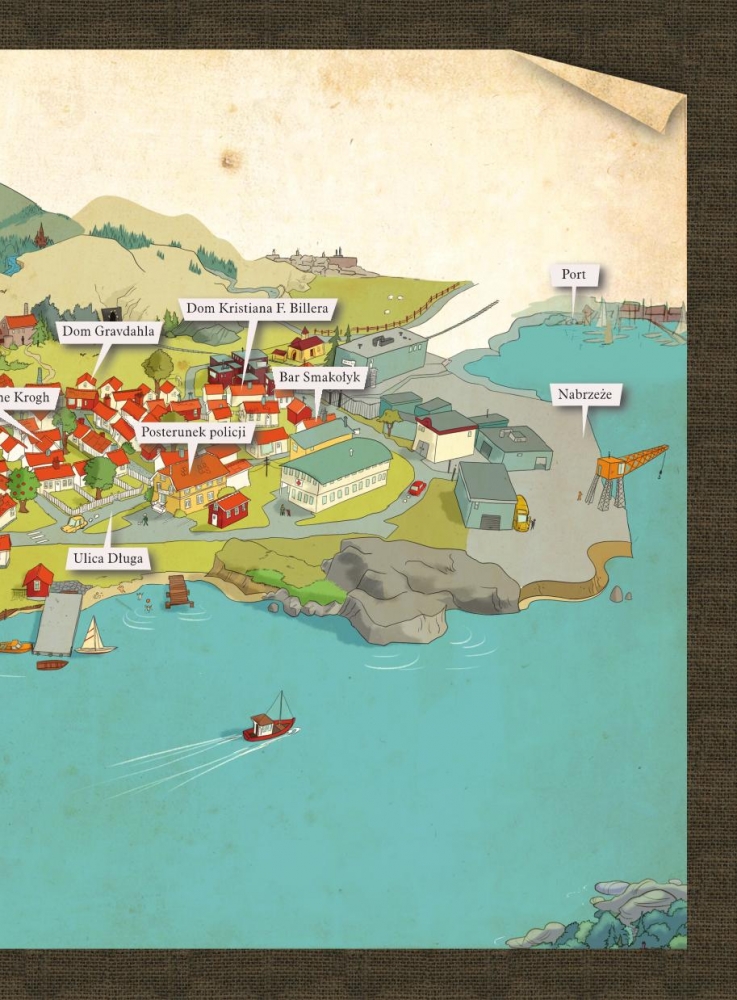Visit Bar Smakołyk on the map
737x1000 pixels.
(321, 378)
